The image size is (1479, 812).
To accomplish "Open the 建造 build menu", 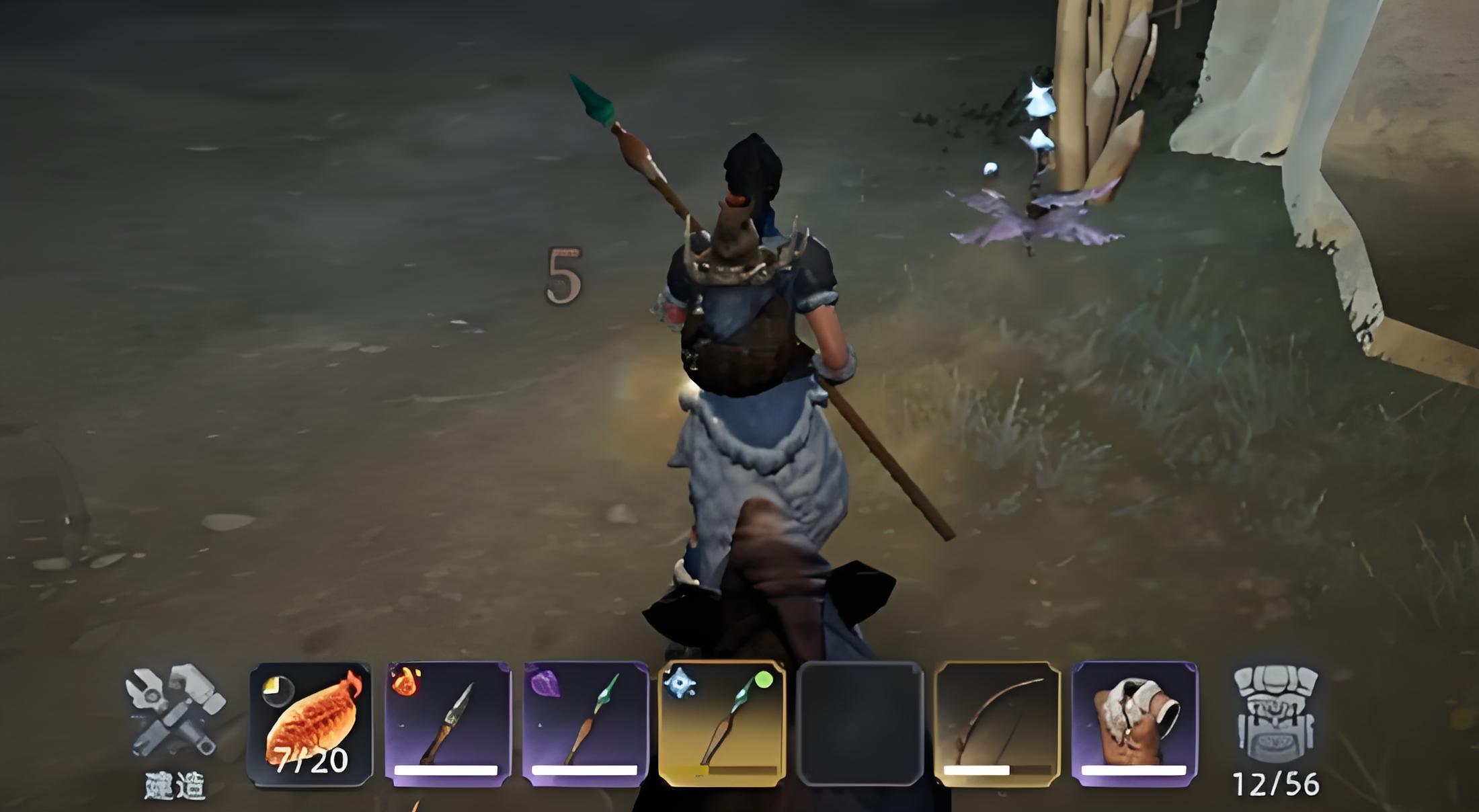I will point(175,723).
